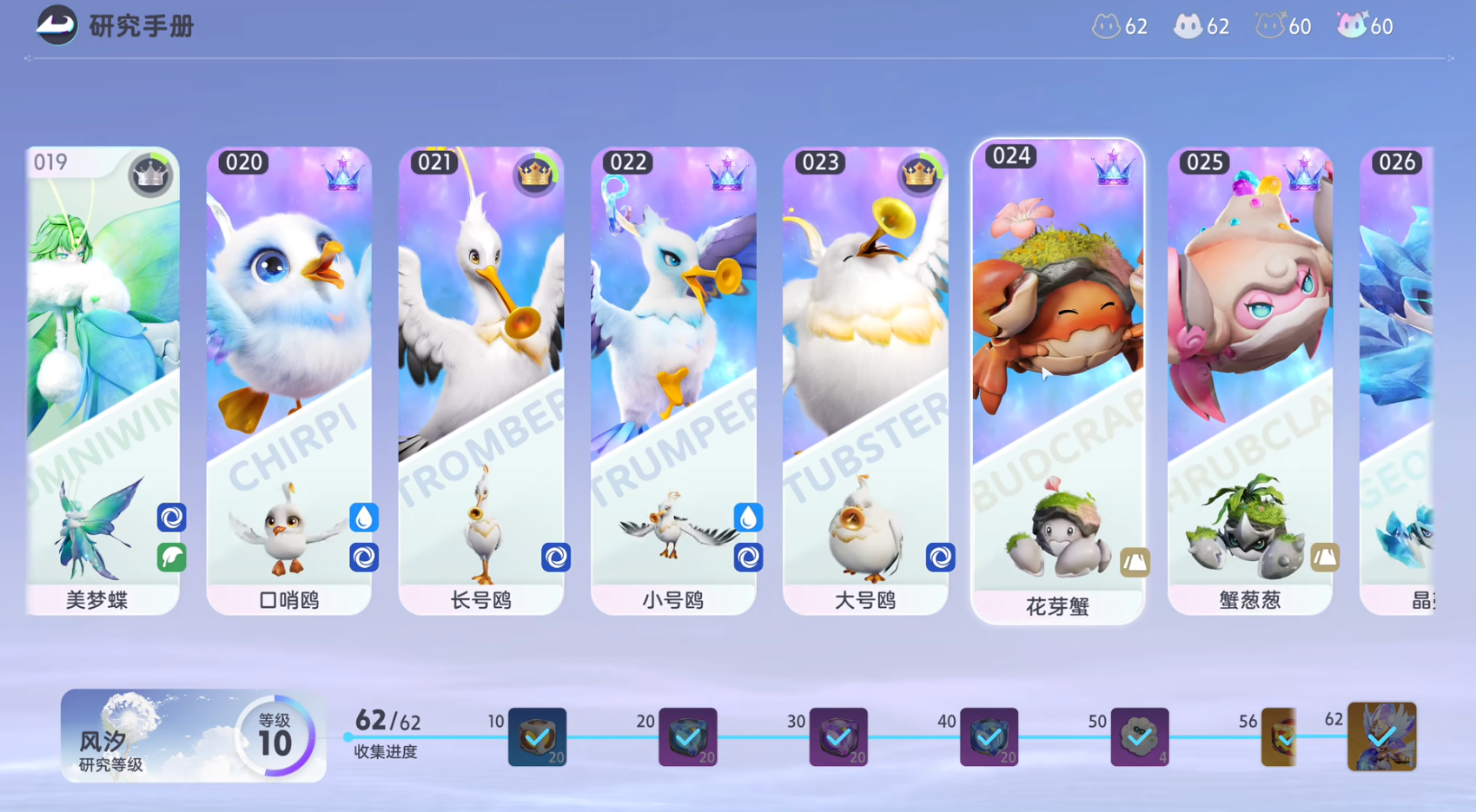Inspect the milestone 50 reward item
This screenshot has width=1476, height=812.
[x=1140, y=737]
